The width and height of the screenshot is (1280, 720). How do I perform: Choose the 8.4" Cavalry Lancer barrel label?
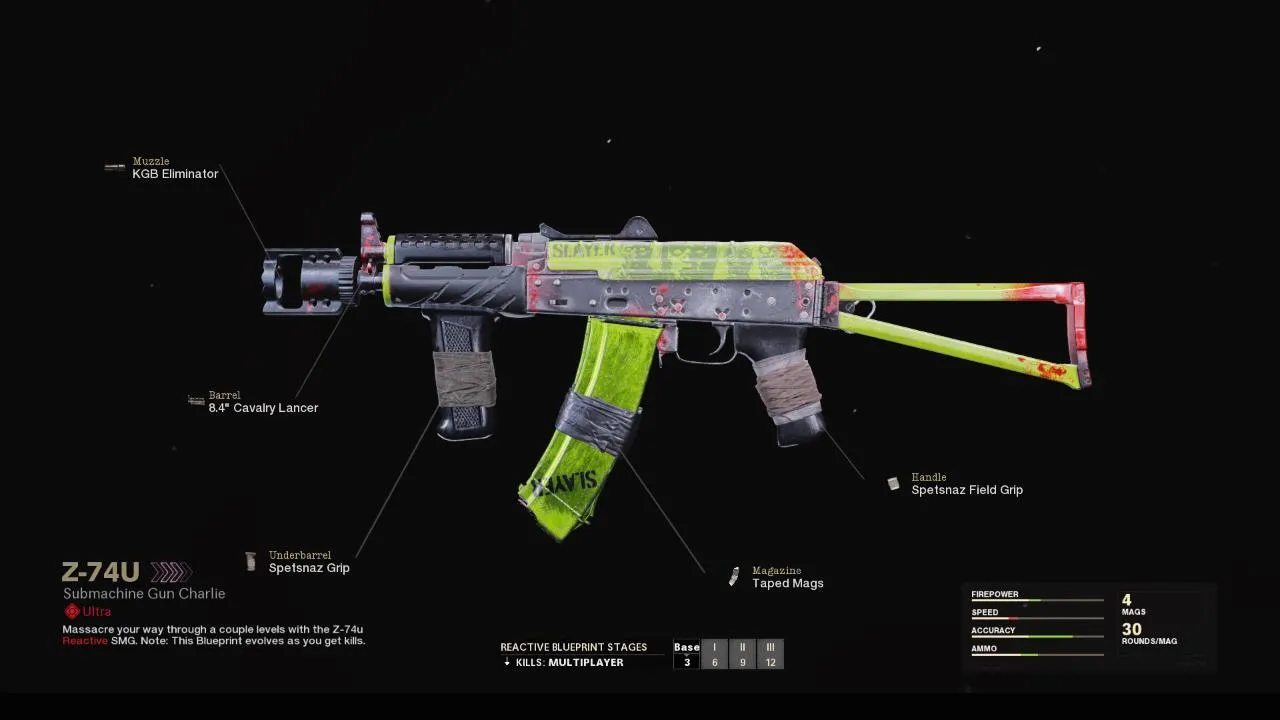tap(263, 407)
